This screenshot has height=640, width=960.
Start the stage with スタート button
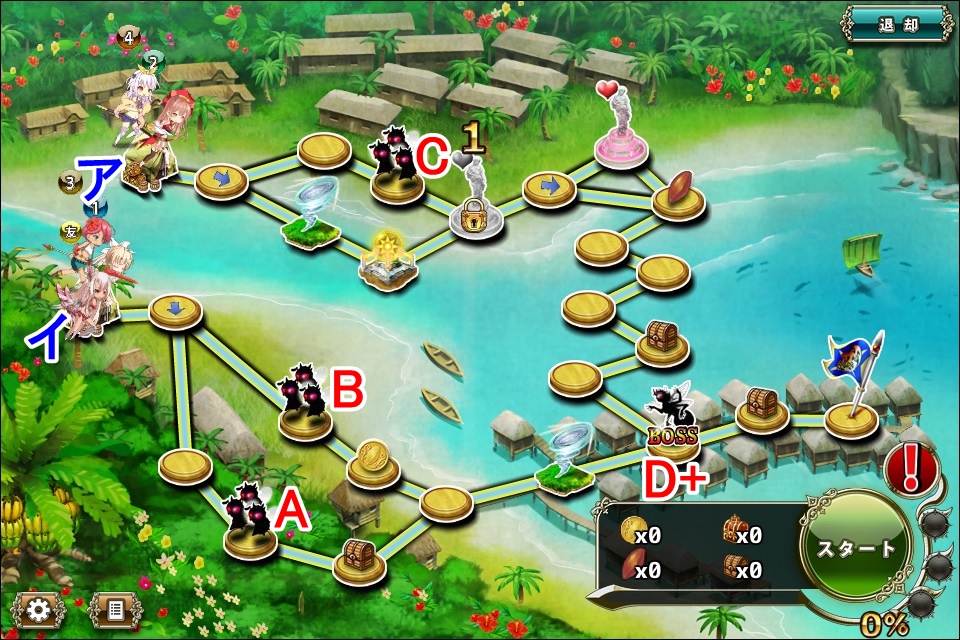[x=855, y=548]
